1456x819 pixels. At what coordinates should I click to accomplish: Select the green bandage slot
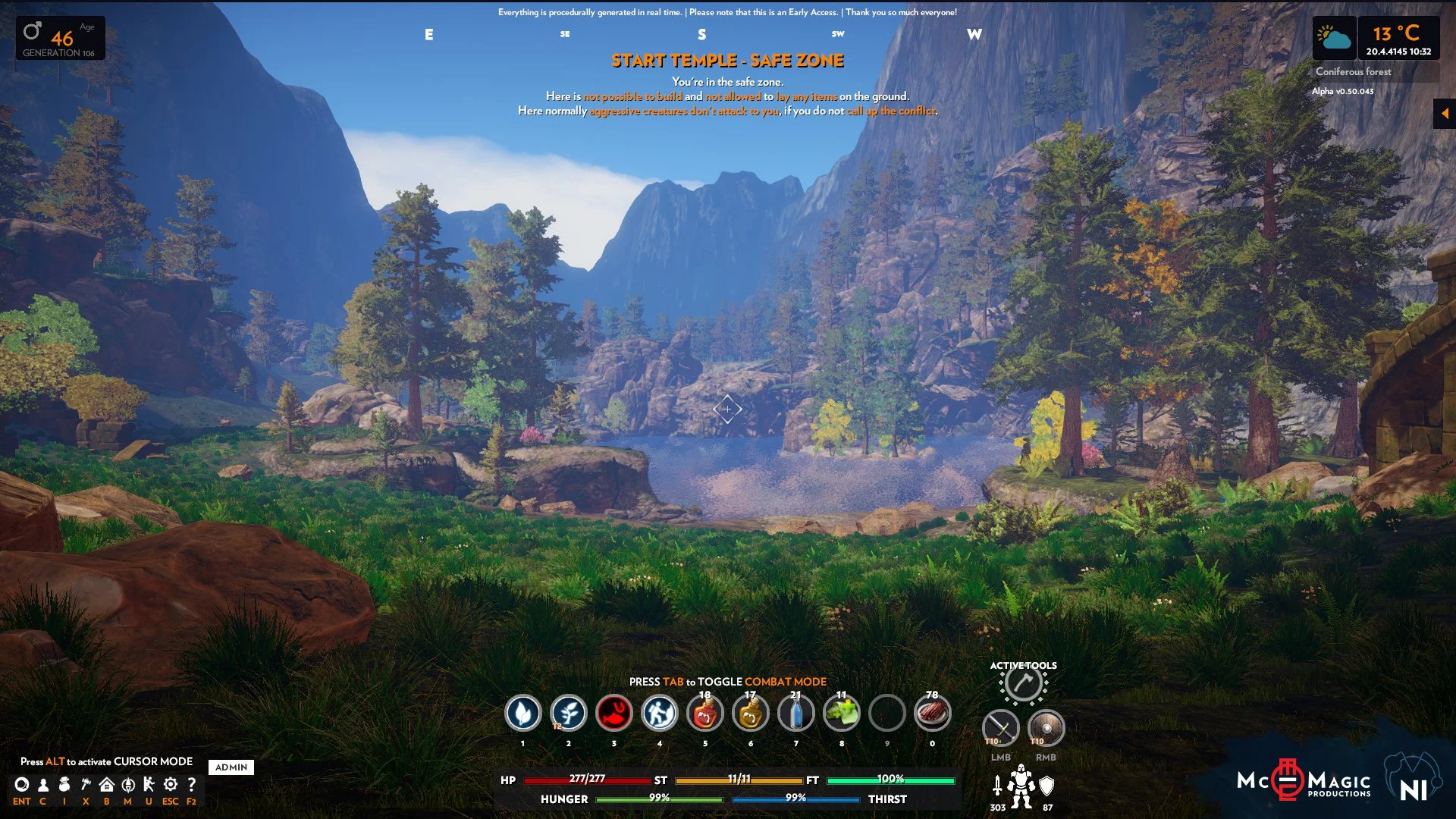842,714
